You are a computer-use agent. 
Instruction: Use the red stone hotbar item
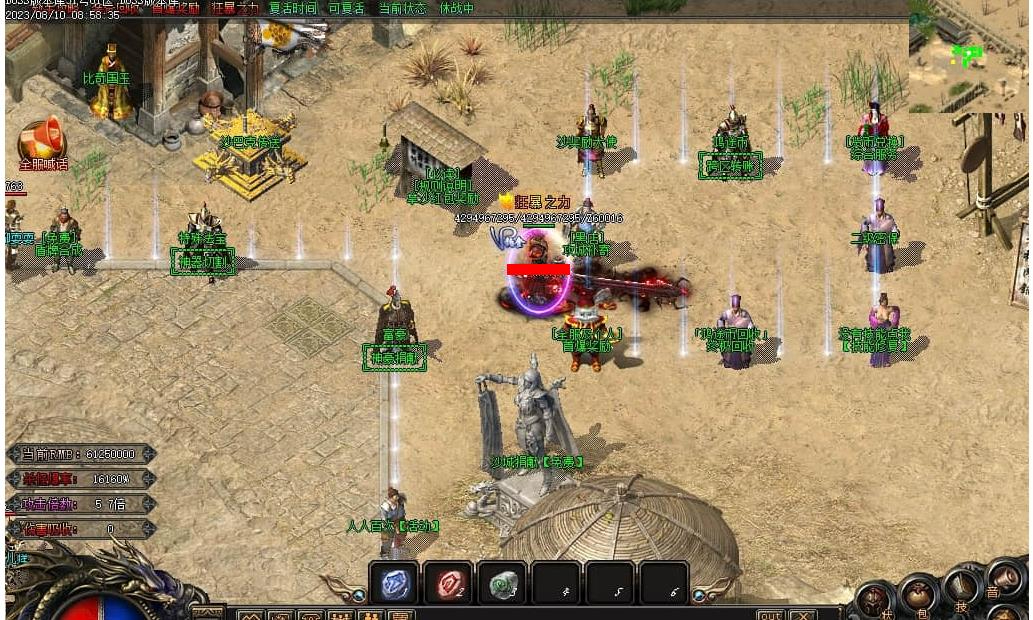tap(448, 583)
